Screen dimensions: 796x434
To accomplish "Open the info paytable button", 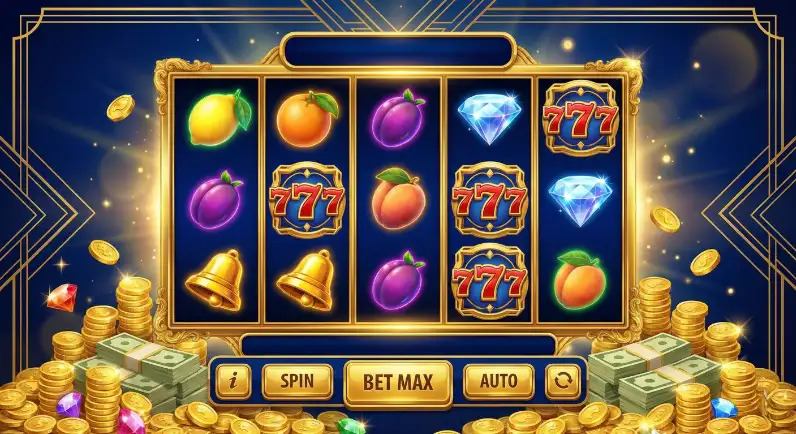I will (x=234, y=381).
